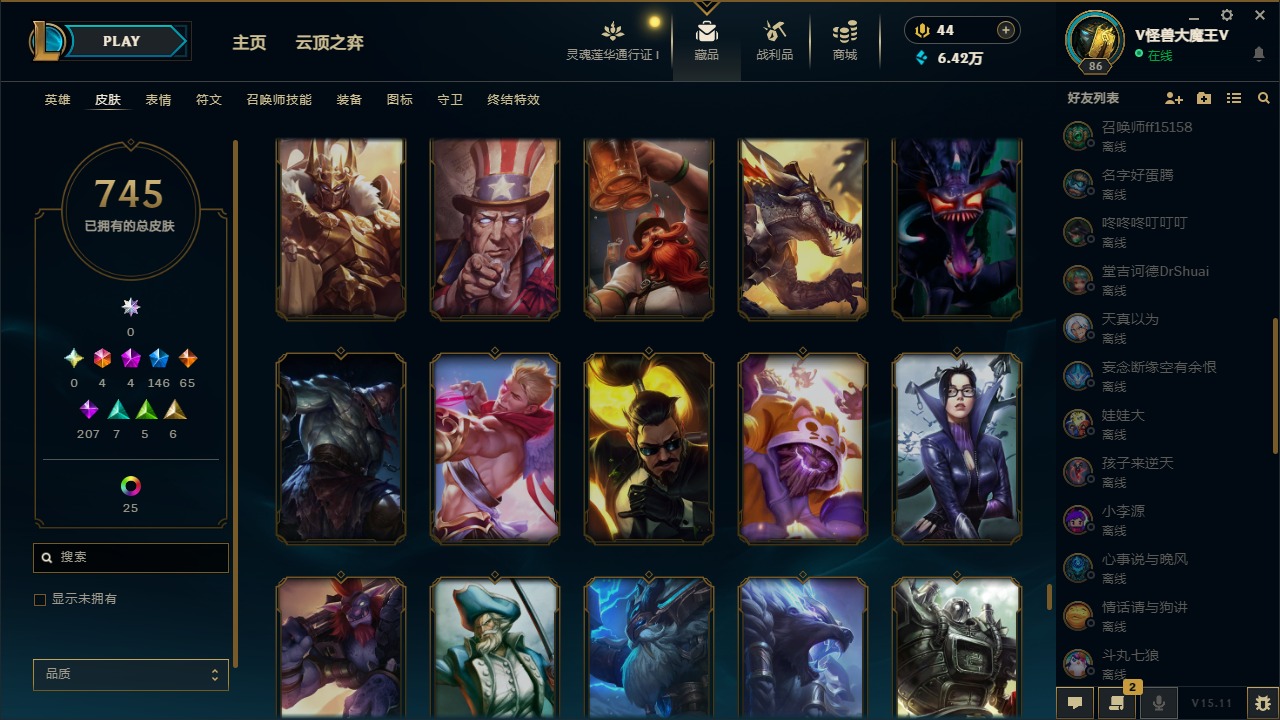
Task: Open the 品质 quality dropdown
Action: tap(130, 674)
